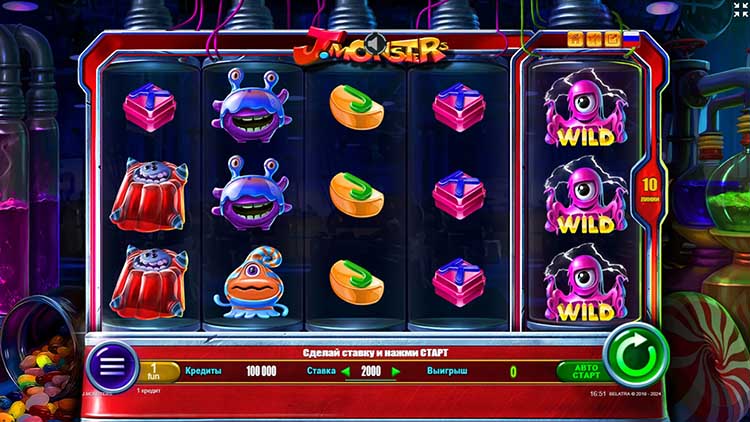Open the 10 lines indicator
750x422 pixels.
[649, 189]
